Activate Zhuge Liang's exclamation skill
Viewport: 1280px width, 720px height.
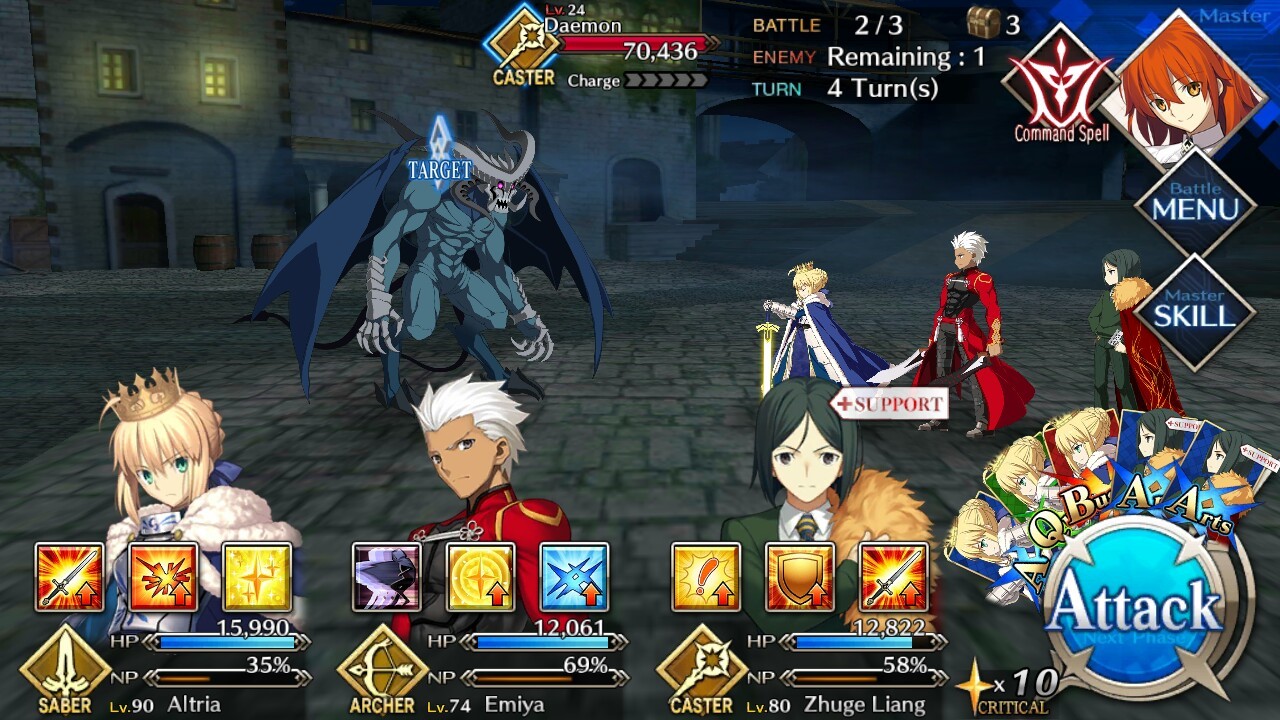[706, 577]
